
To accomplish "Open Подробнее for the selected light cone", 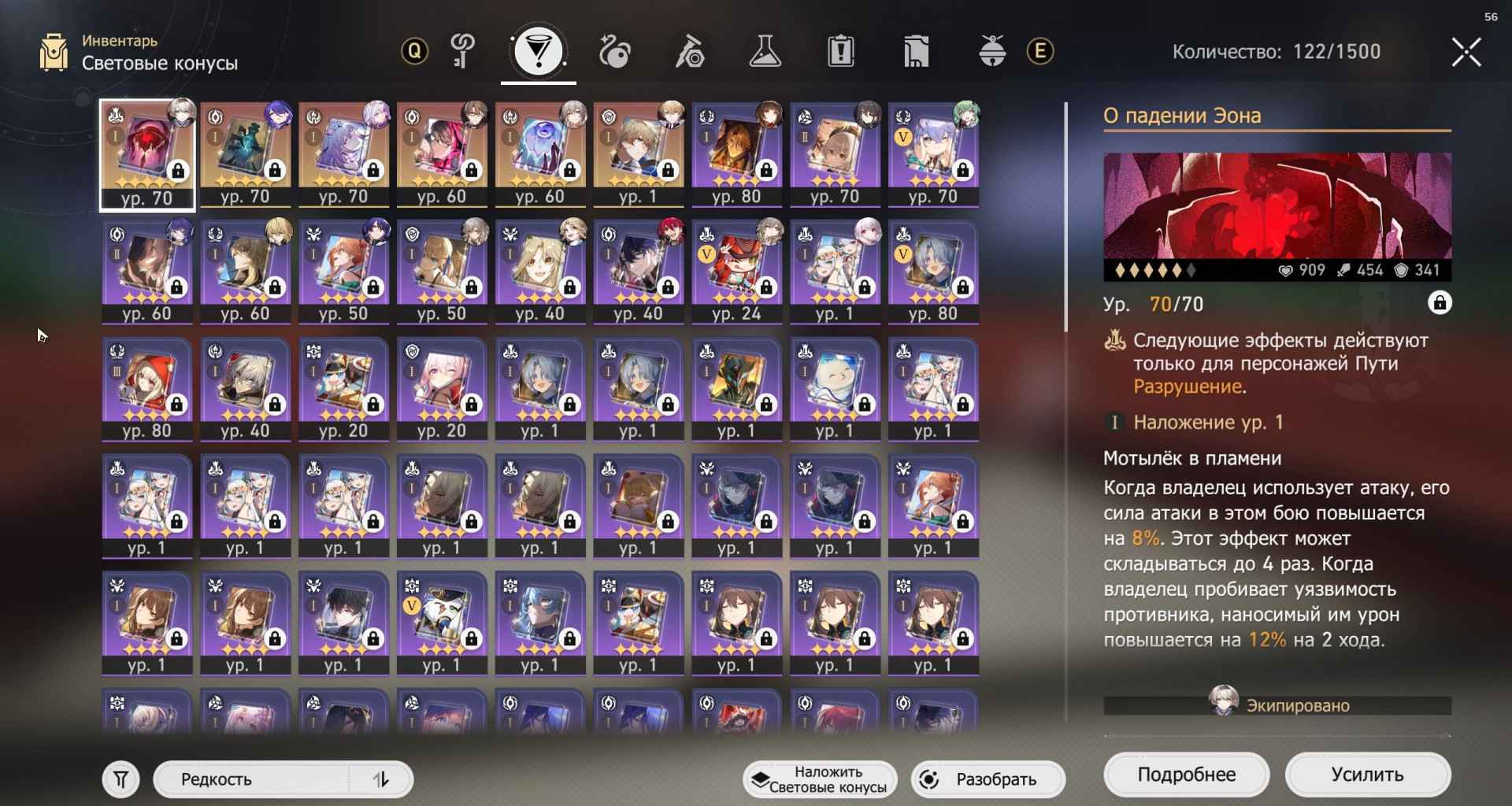I will pos(1186,774).
